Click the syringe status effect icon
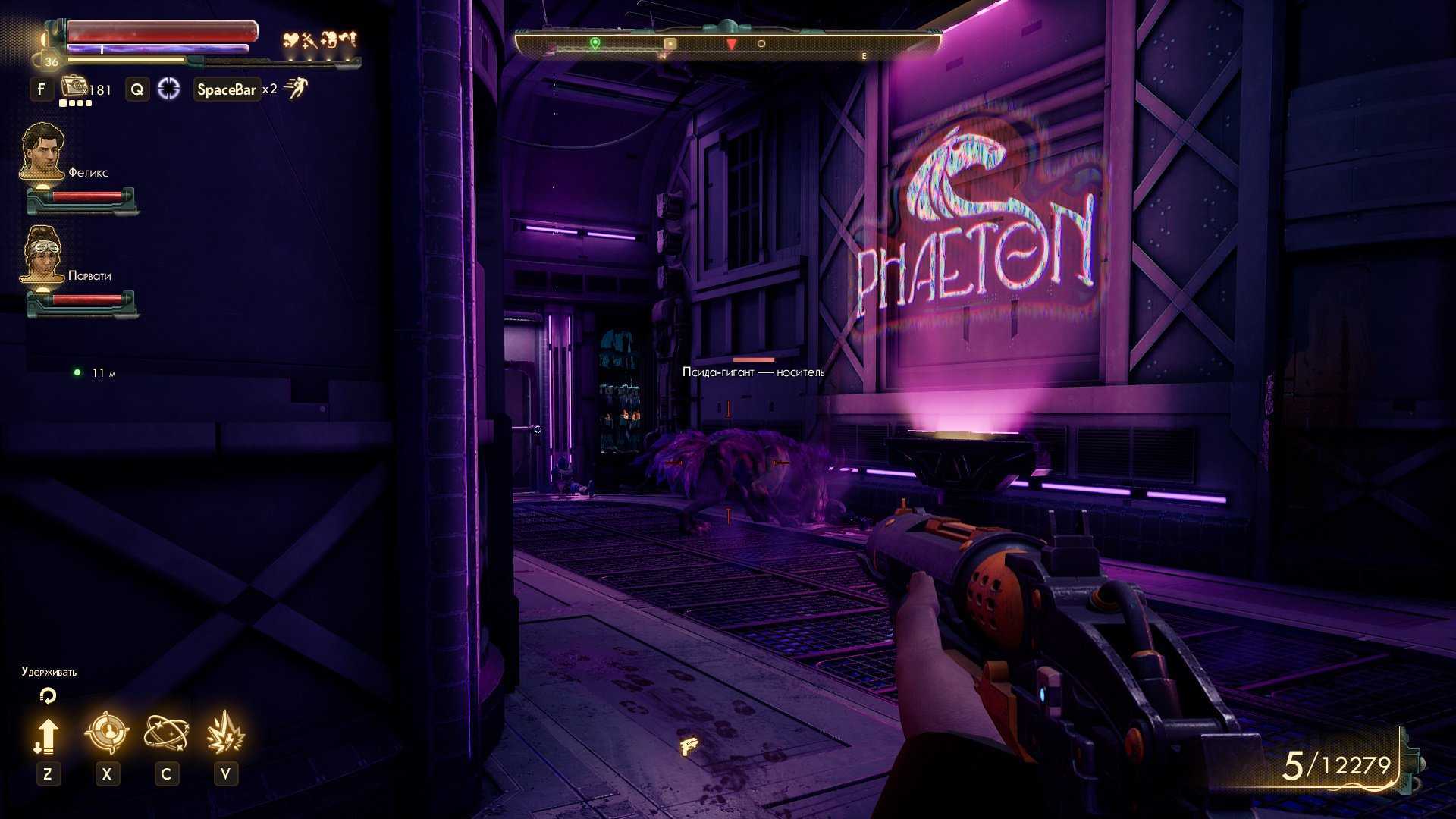The image size is (1456, 819). click(309, 39)
